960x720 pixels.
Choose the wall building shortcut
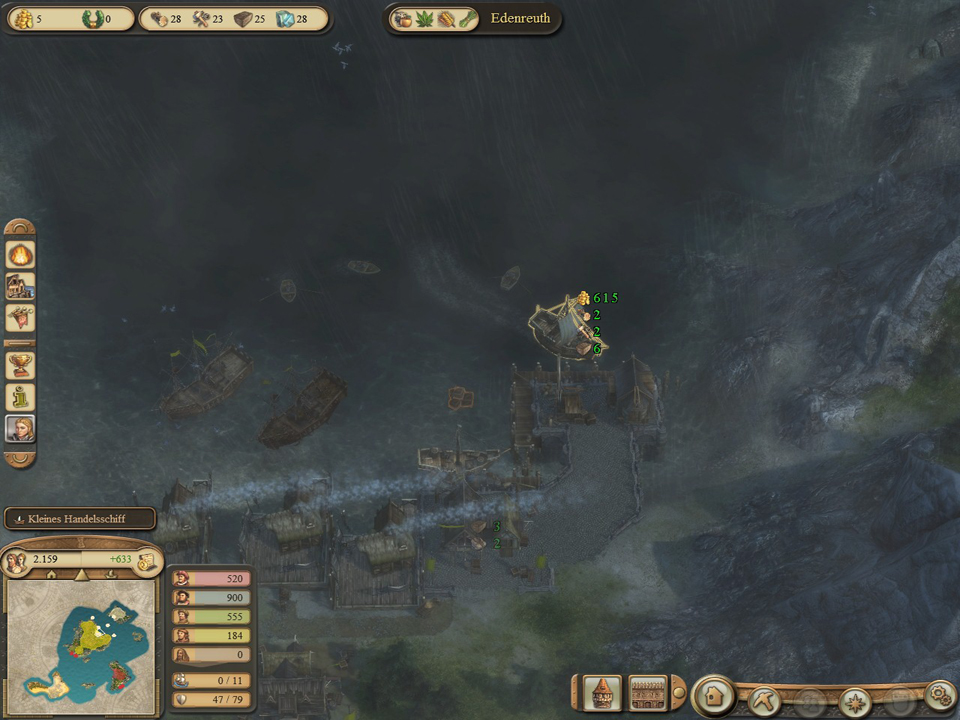(648, 692)
